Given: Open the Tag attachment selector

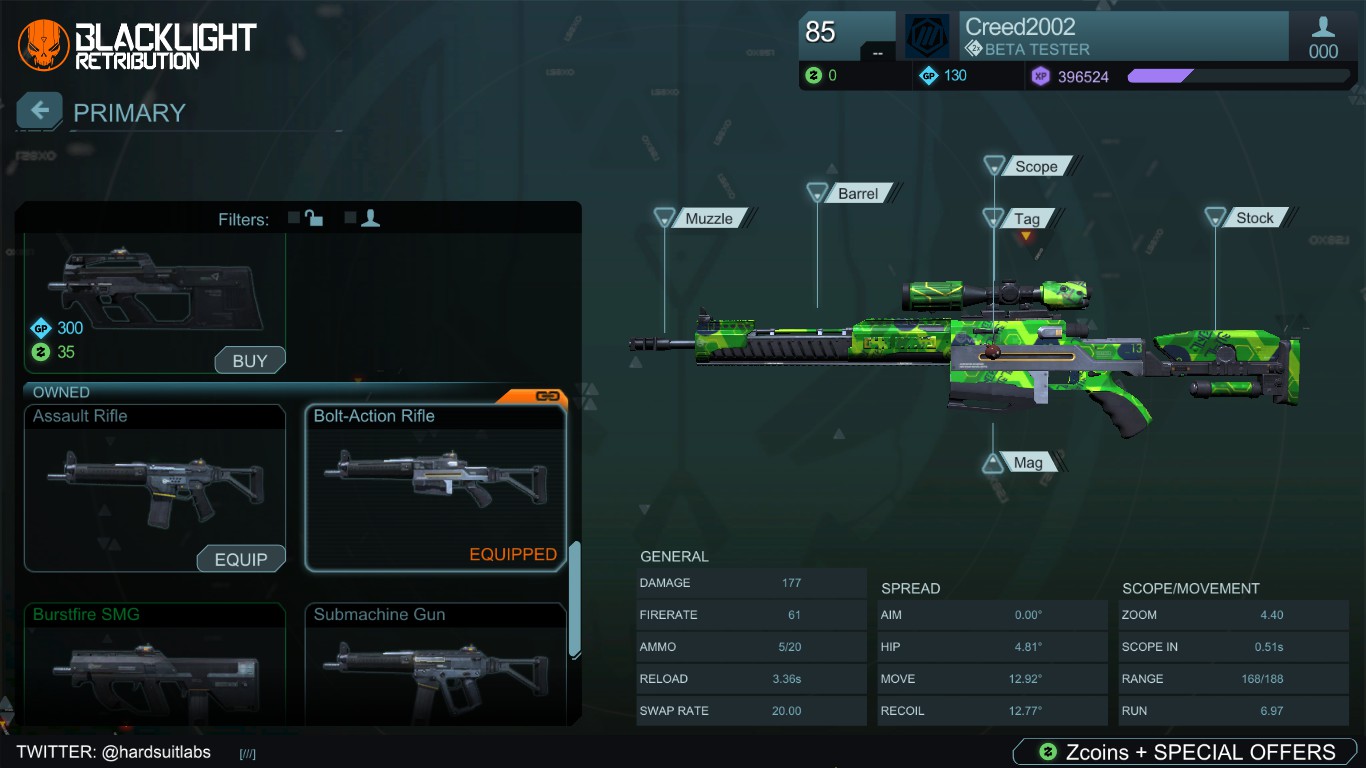Looking at the screenshot, I should click(1028, 218).
